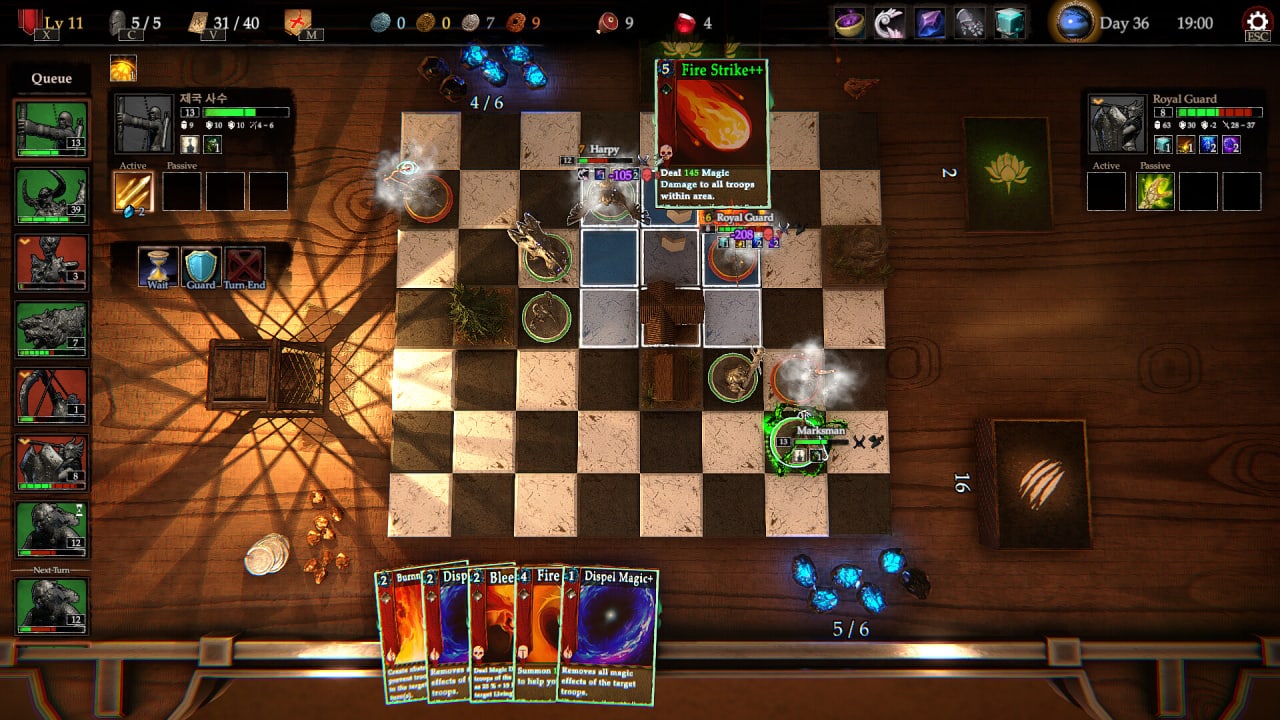Open settings via the gear icon

pyautogui.click(x=1255, y=22)
